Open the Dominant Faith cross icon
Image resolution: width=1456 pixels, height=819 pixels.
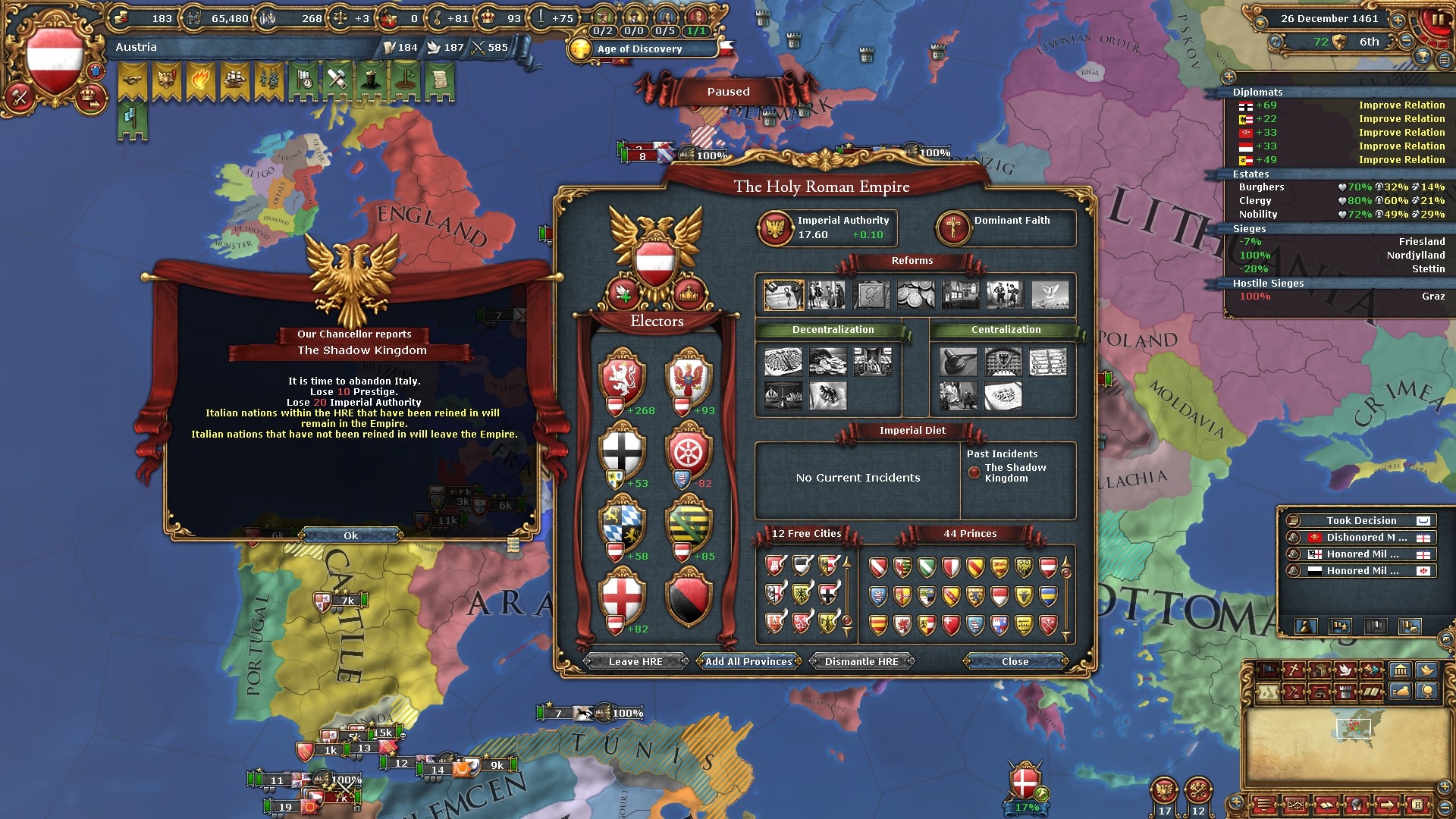coord(953,227)
